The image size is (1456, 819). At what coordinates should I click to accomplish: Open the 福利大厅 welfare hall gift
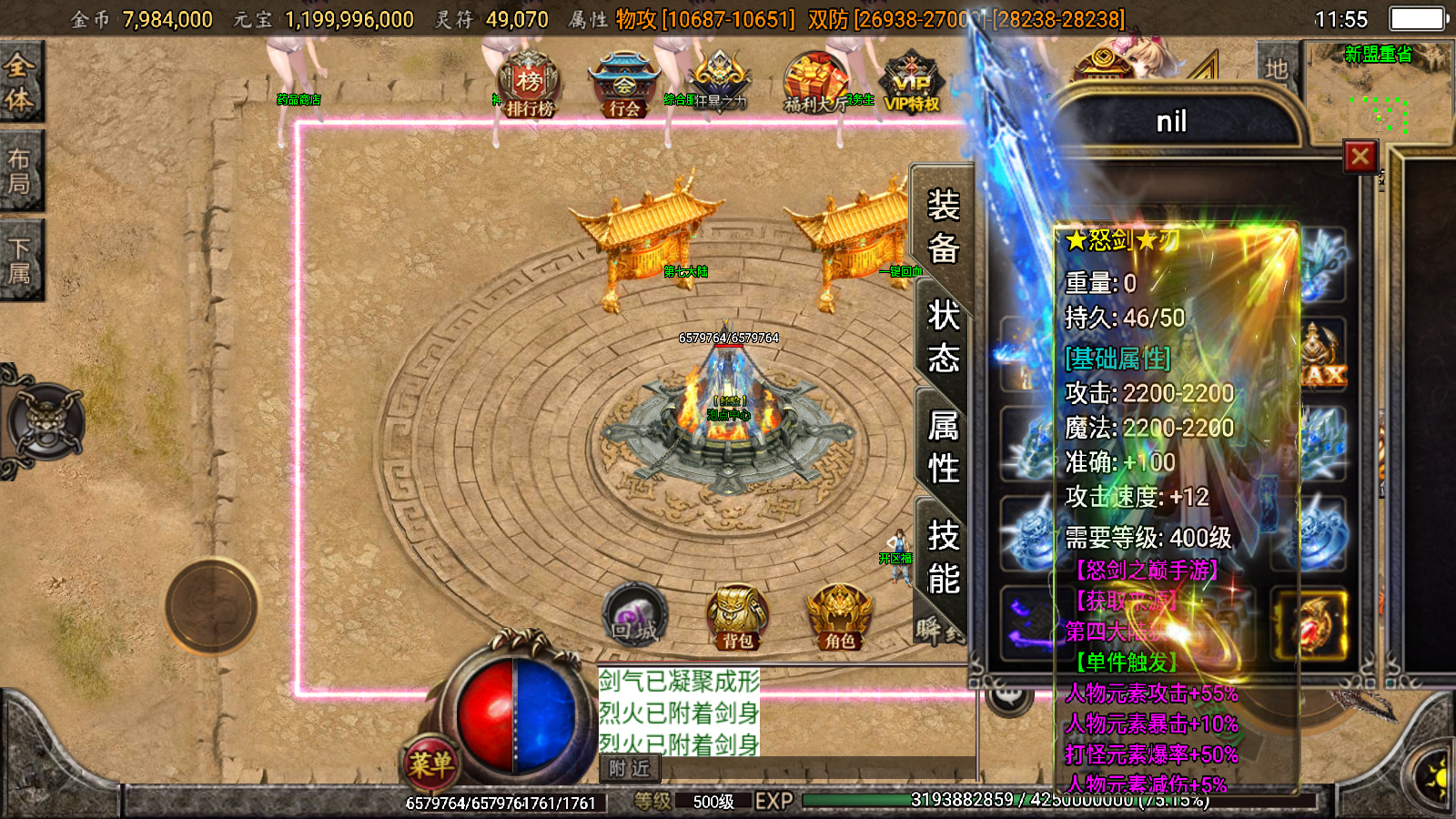coord(814,84)
